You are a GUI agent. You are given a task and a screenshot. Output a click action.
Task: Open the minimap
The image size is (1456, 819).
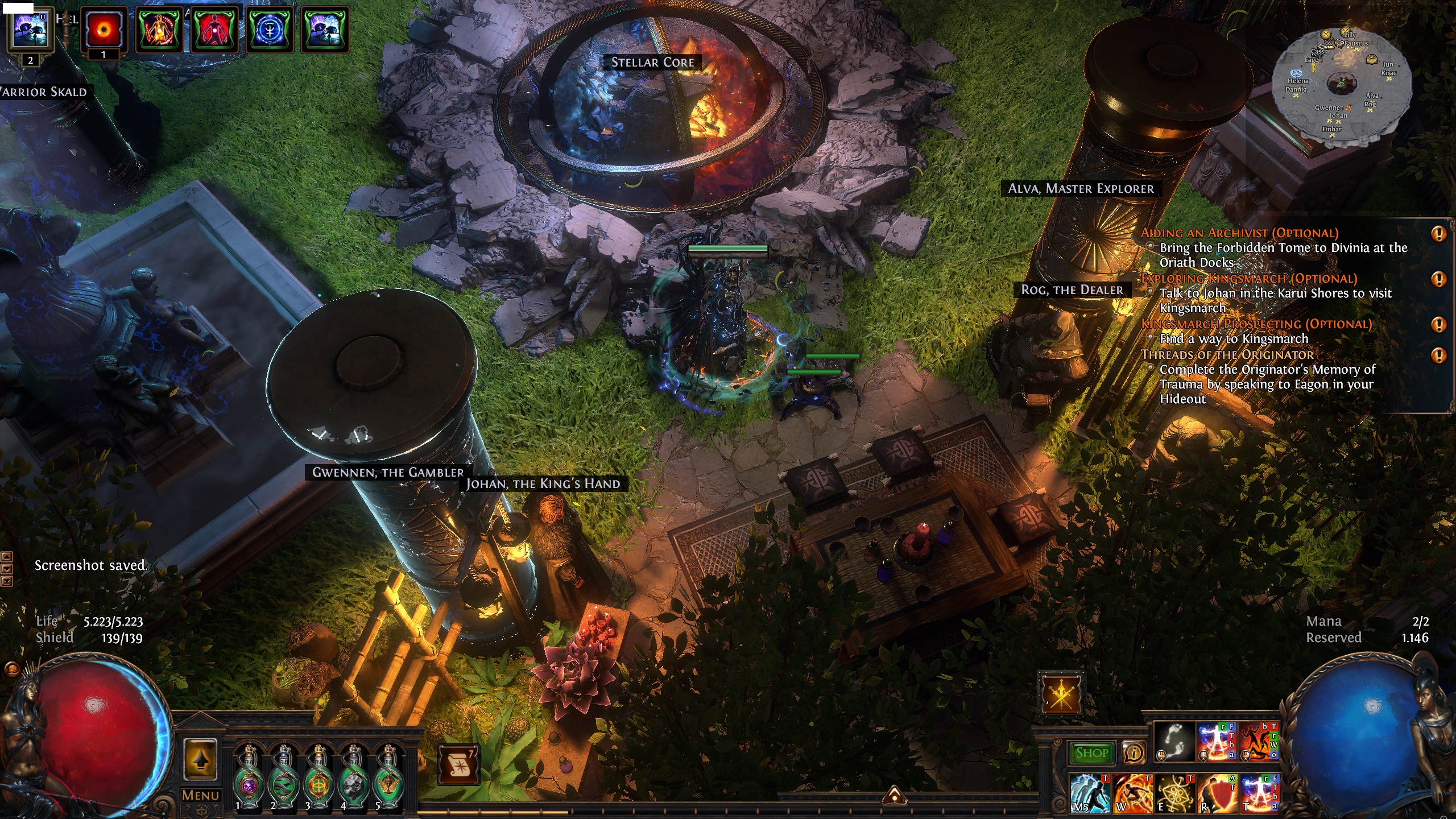point(1342,84)
